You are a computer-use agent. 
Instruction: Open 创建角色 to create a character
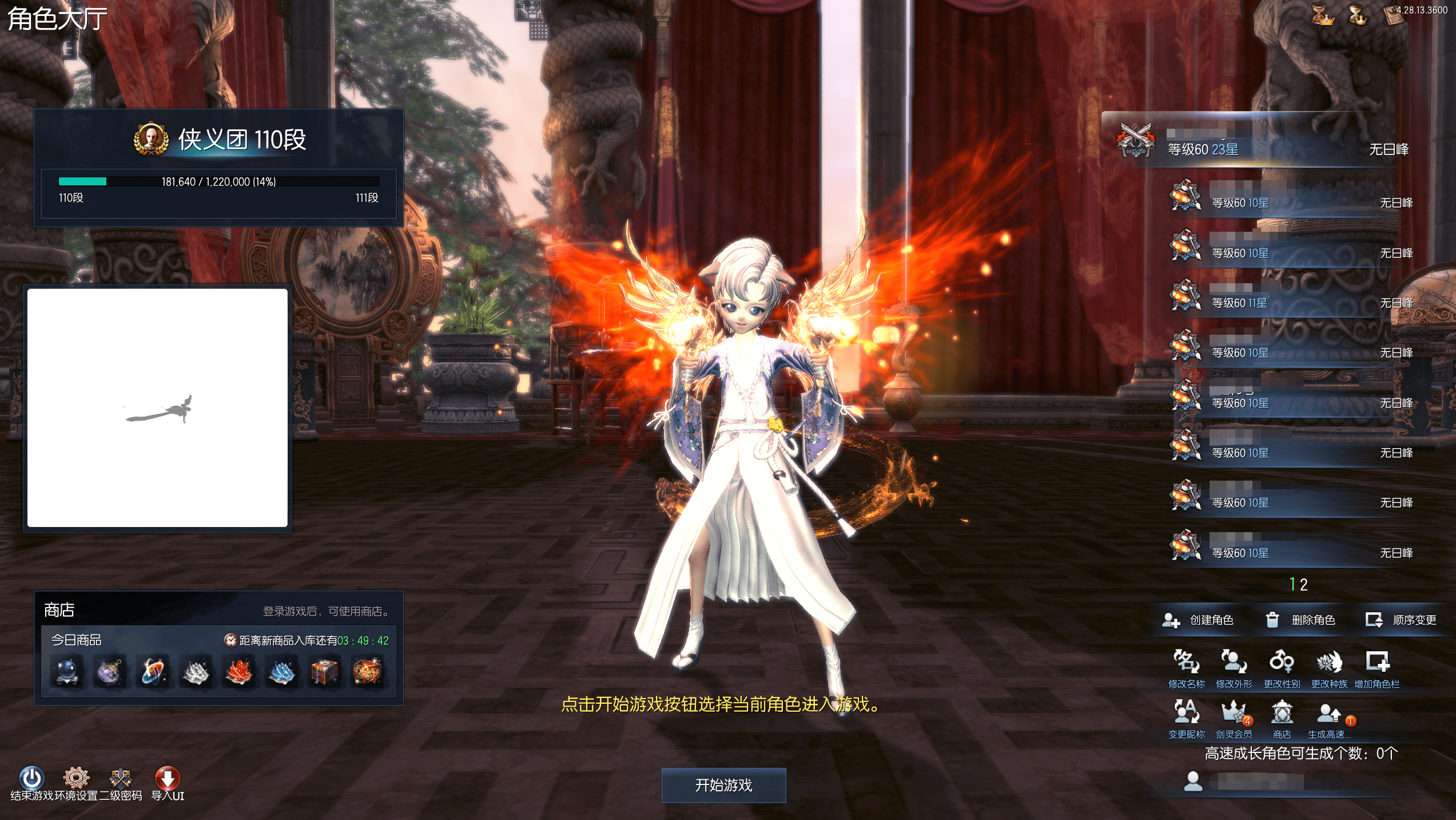pos(1198,620)
